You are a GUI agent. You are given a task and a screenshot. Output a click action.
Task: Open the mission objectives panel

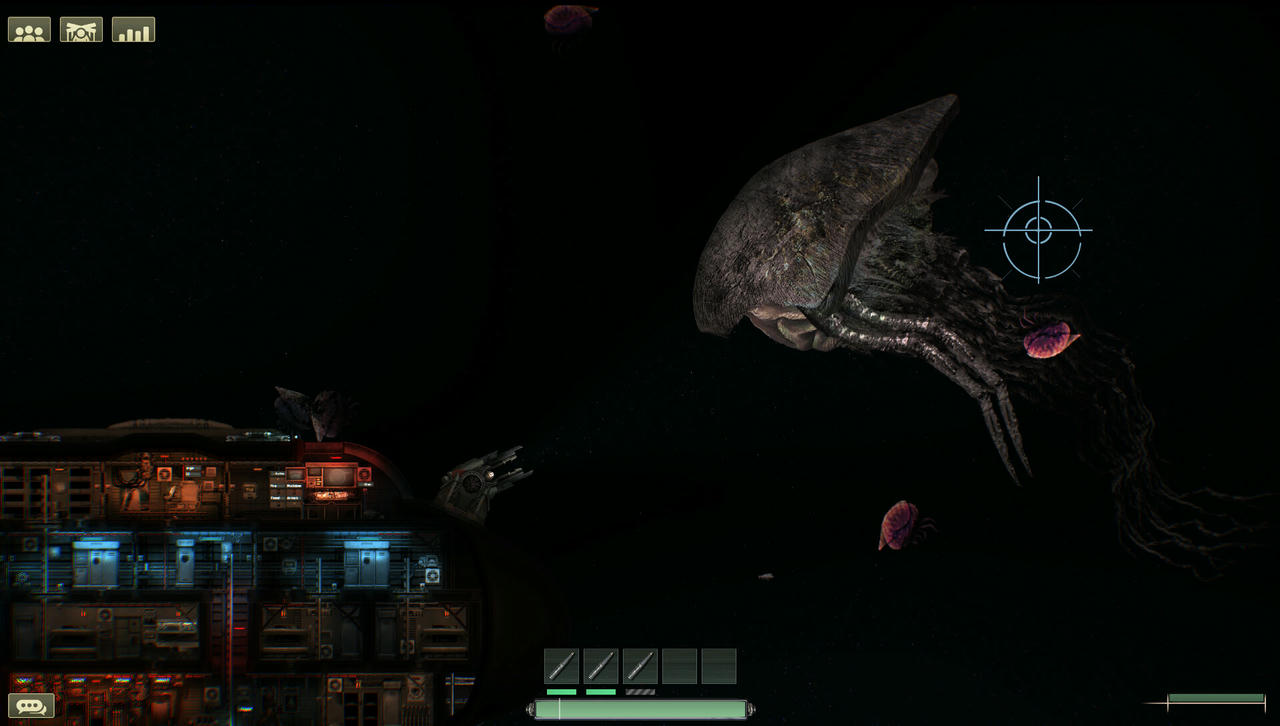click(x=81, y=29)
